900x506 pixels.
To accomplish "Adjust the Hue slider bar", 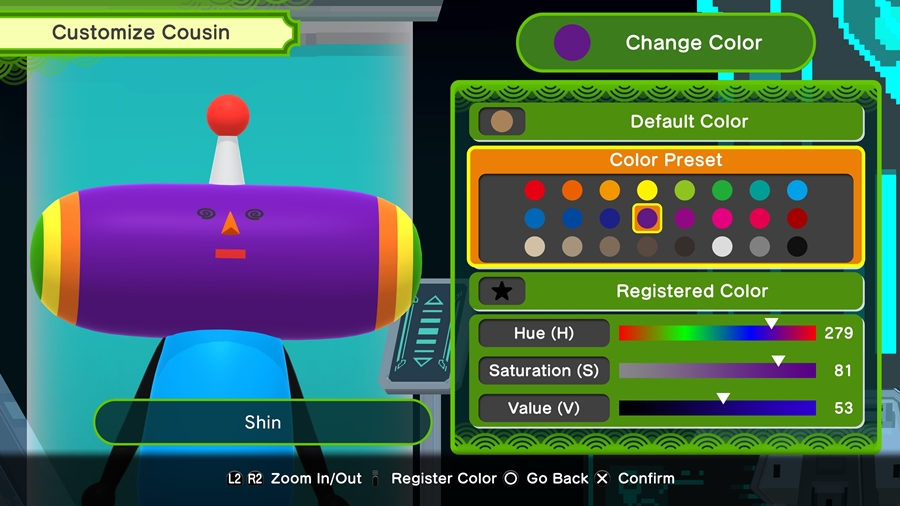I will (x=717, y=333).
